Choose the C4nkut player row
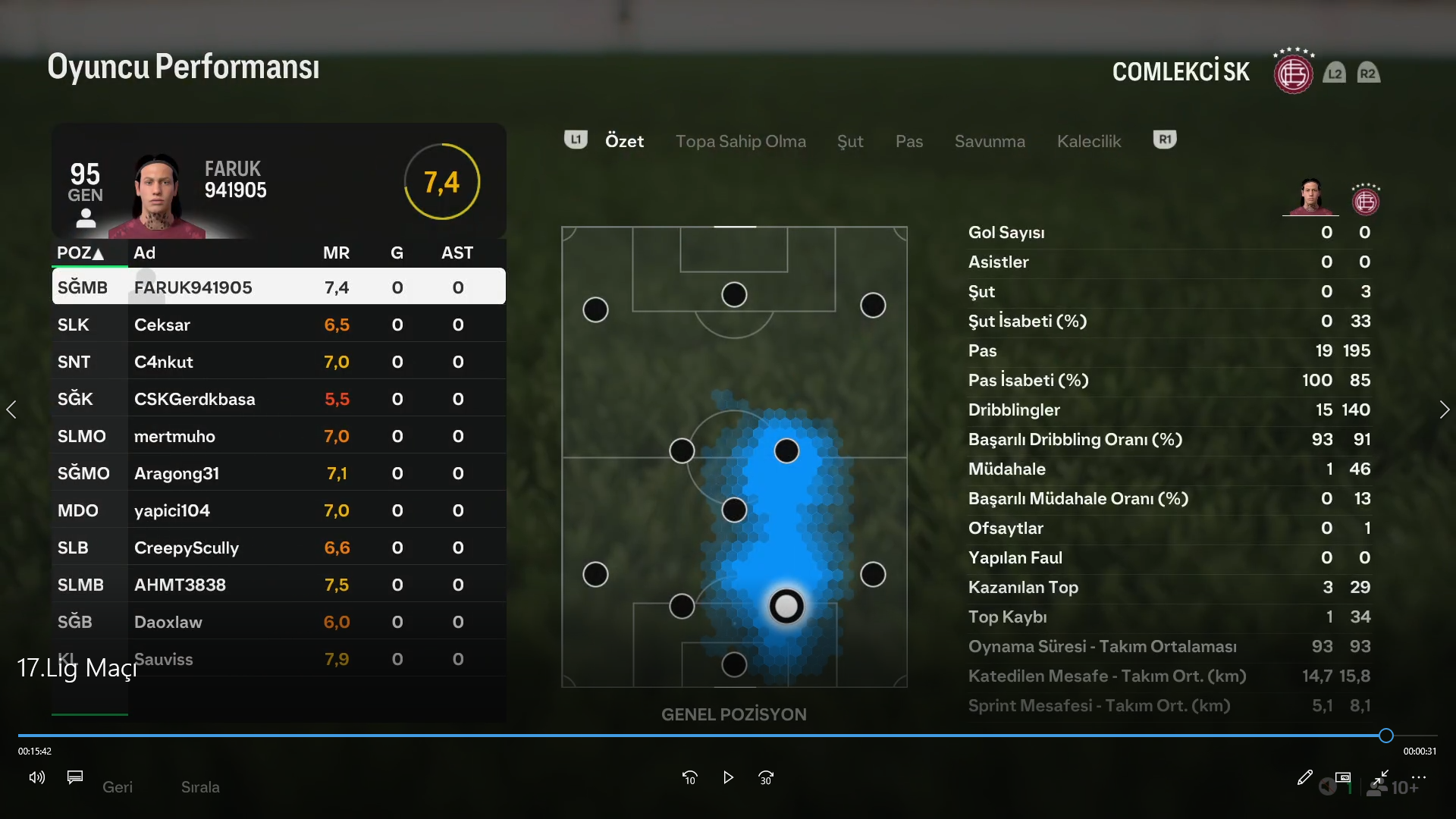1456x819 pixels. tap(278, 362)
